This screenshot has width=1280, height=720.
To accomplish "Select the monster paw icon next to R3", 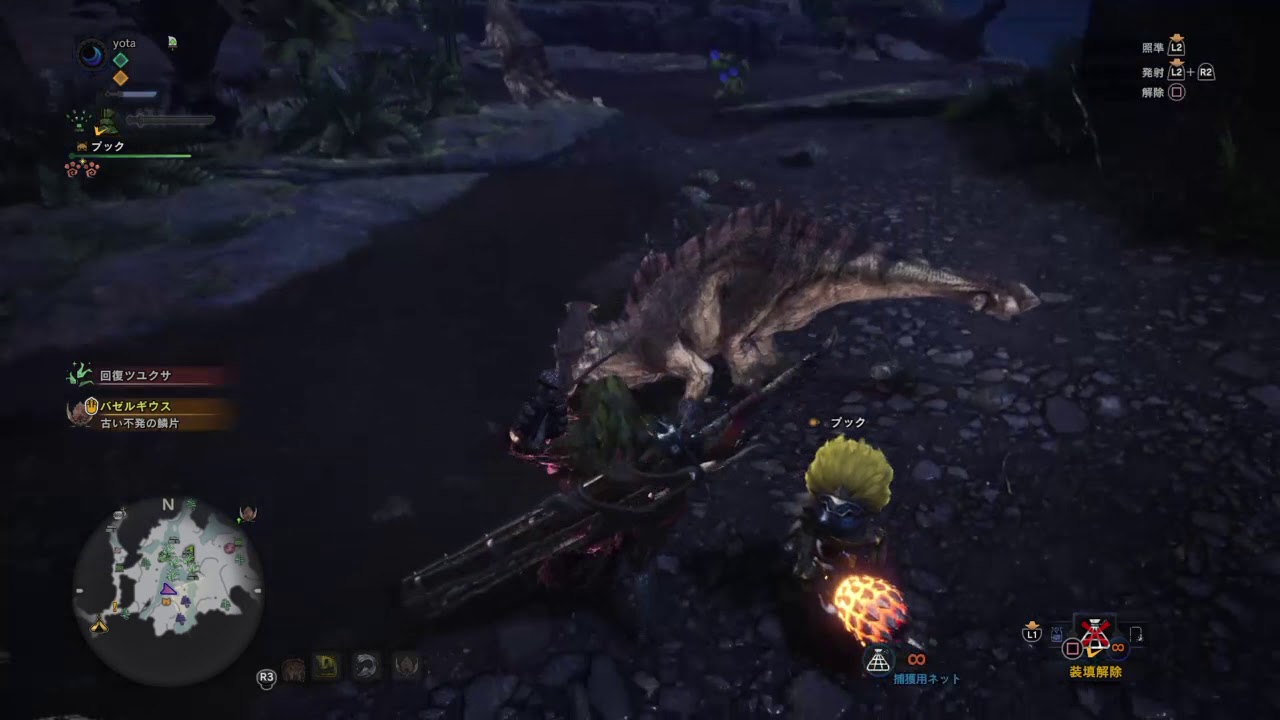I will [292, 668].
